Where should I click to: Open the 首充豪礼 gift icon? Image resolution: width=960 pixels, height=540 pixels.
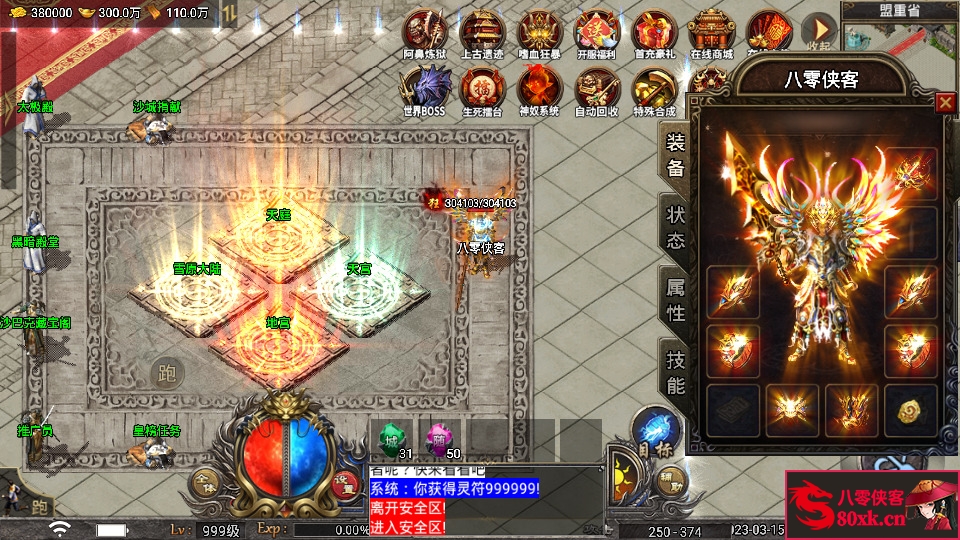tap(654, 31)
